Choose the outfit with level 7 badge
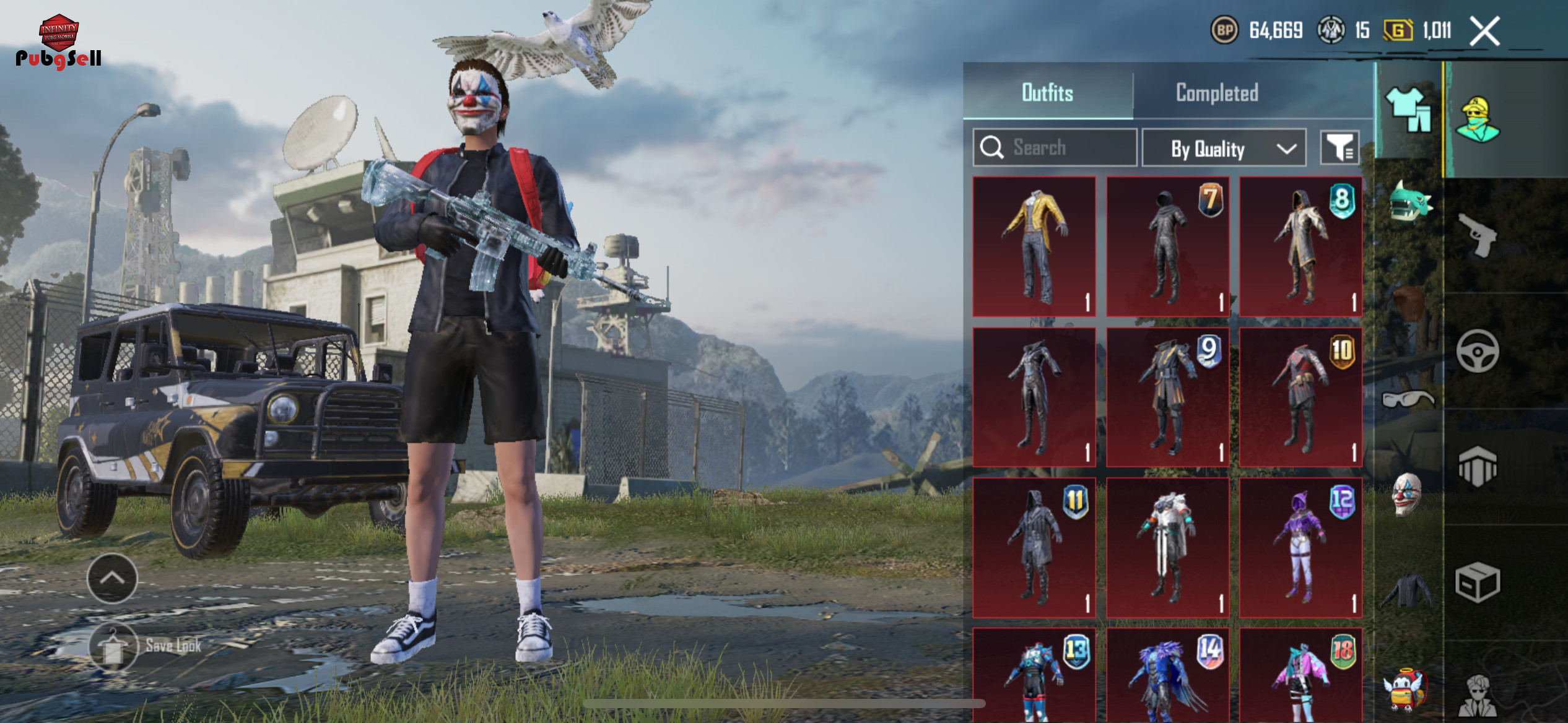 (1167, 246)
